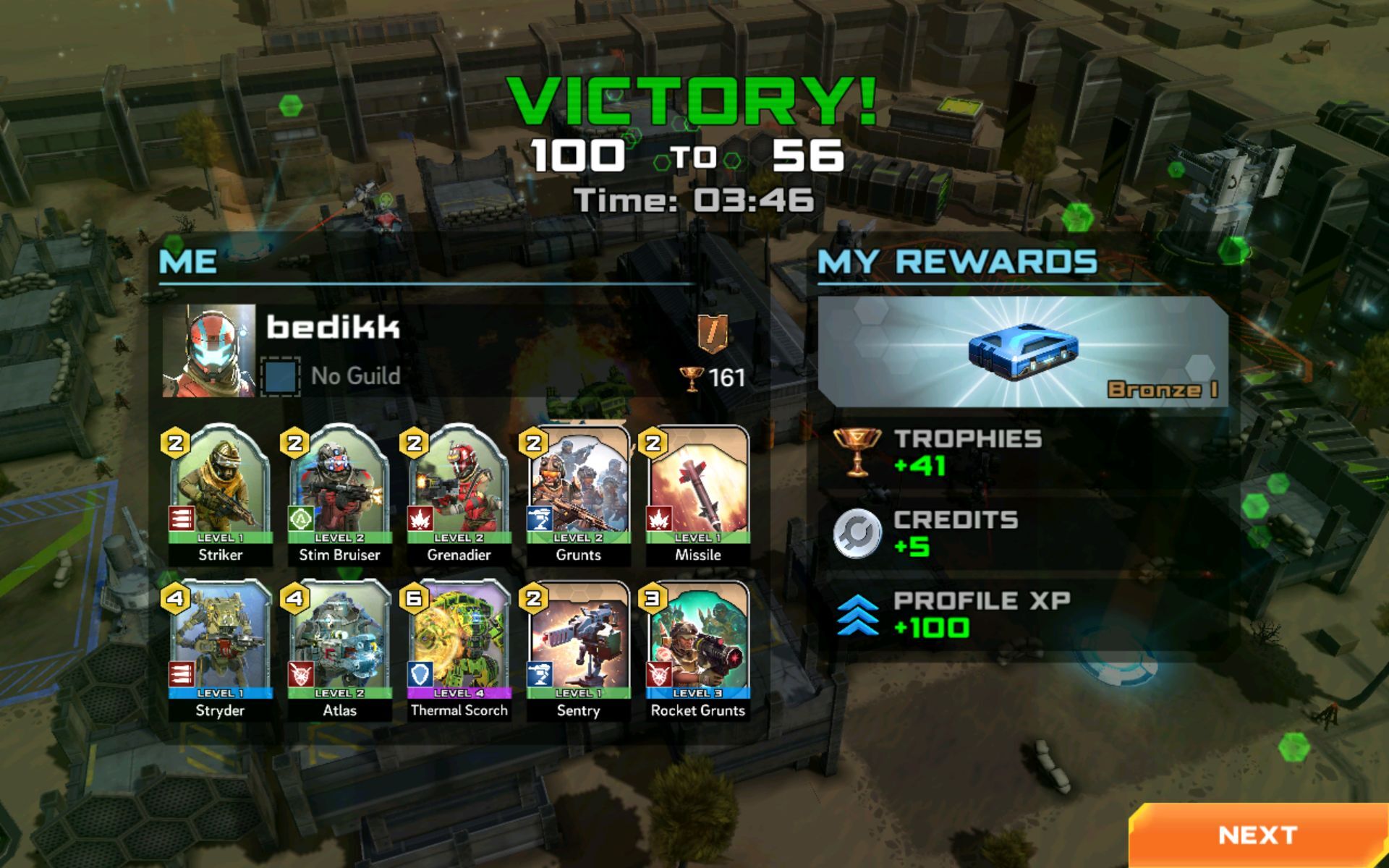Open bedikk's player avatar portrait
The height and width of the screenshot is (868, 1389).
point(208,349)
